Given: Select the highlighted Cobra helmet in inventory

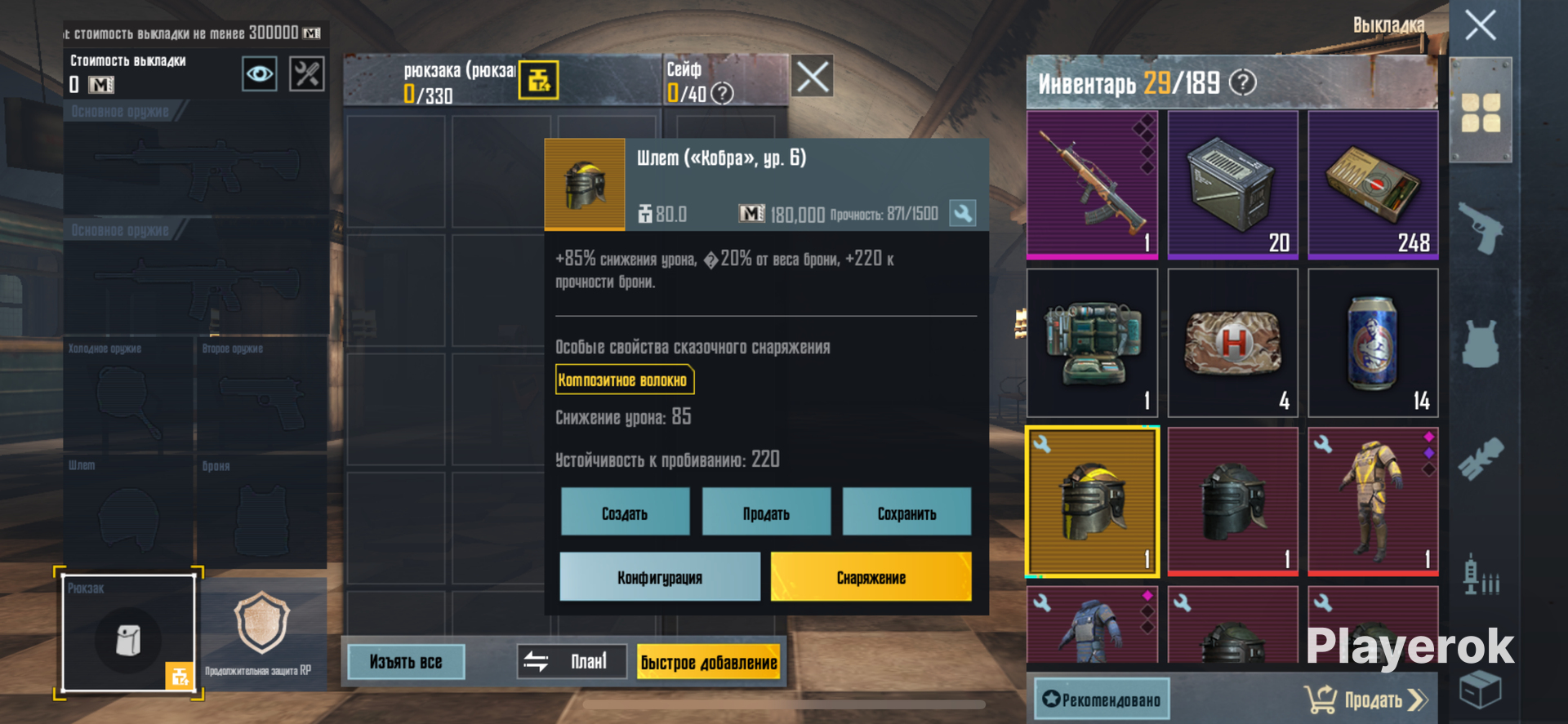Looking at the screenshot, I should [1092, 500].
